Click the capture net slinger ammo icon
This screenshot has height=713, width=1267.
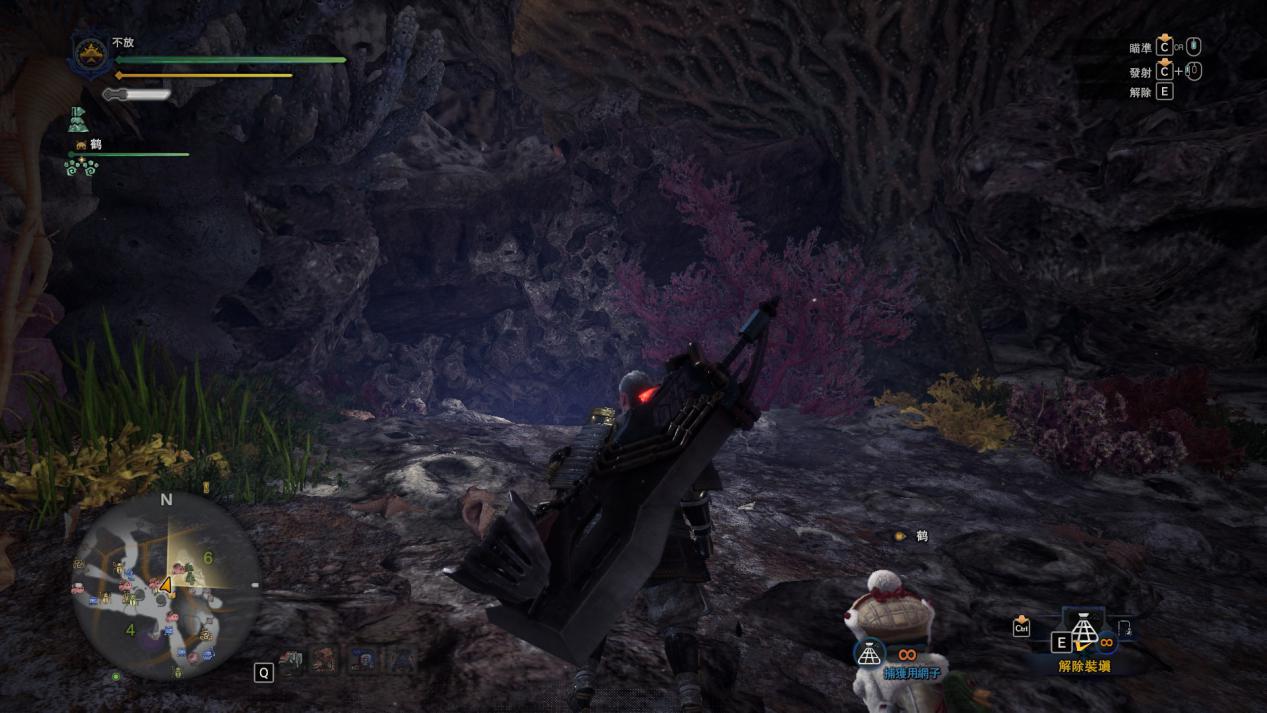[869, 653]
